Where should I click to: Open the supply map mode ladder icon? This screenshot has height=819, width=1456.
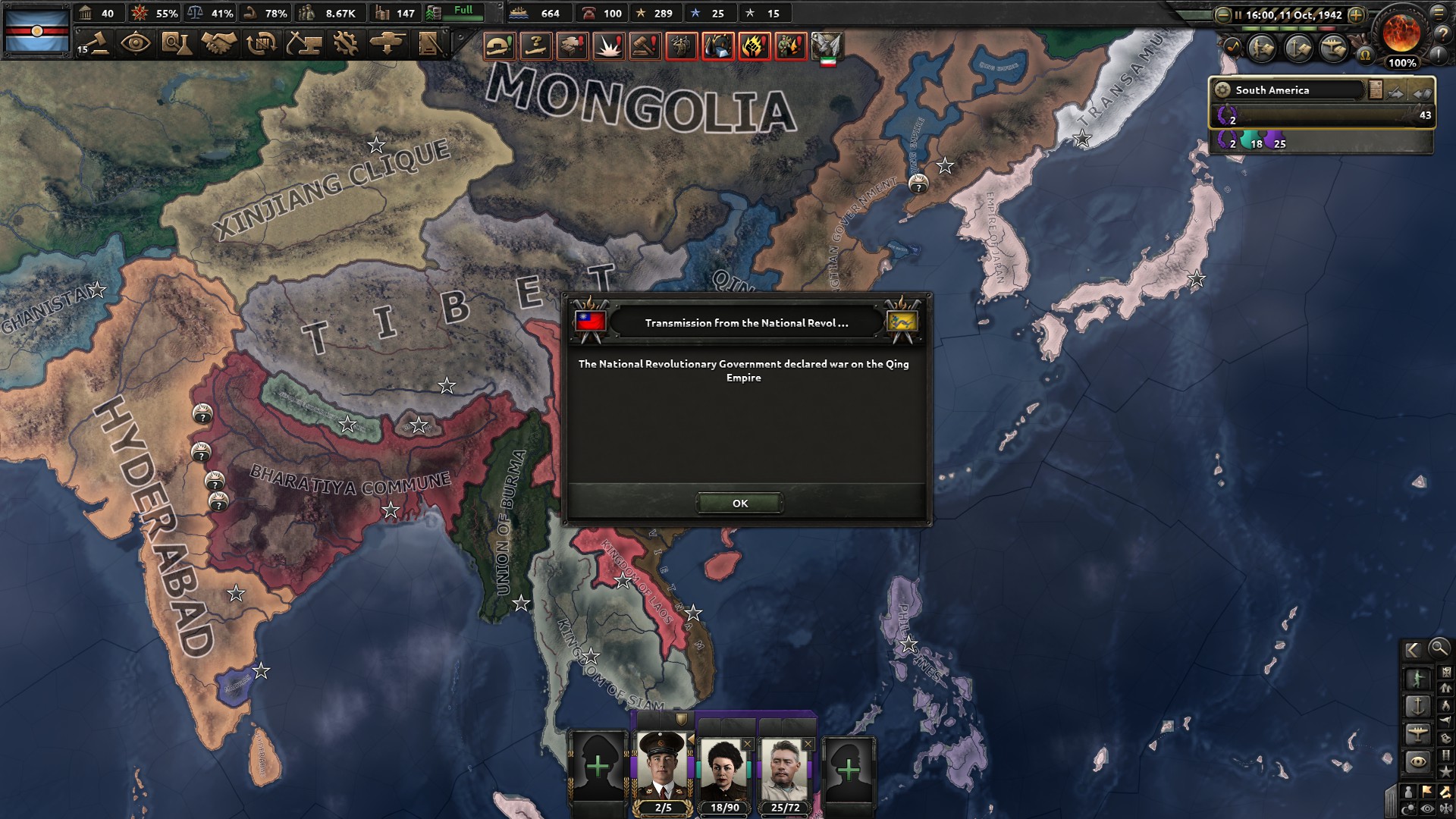tap(1446, 755)
